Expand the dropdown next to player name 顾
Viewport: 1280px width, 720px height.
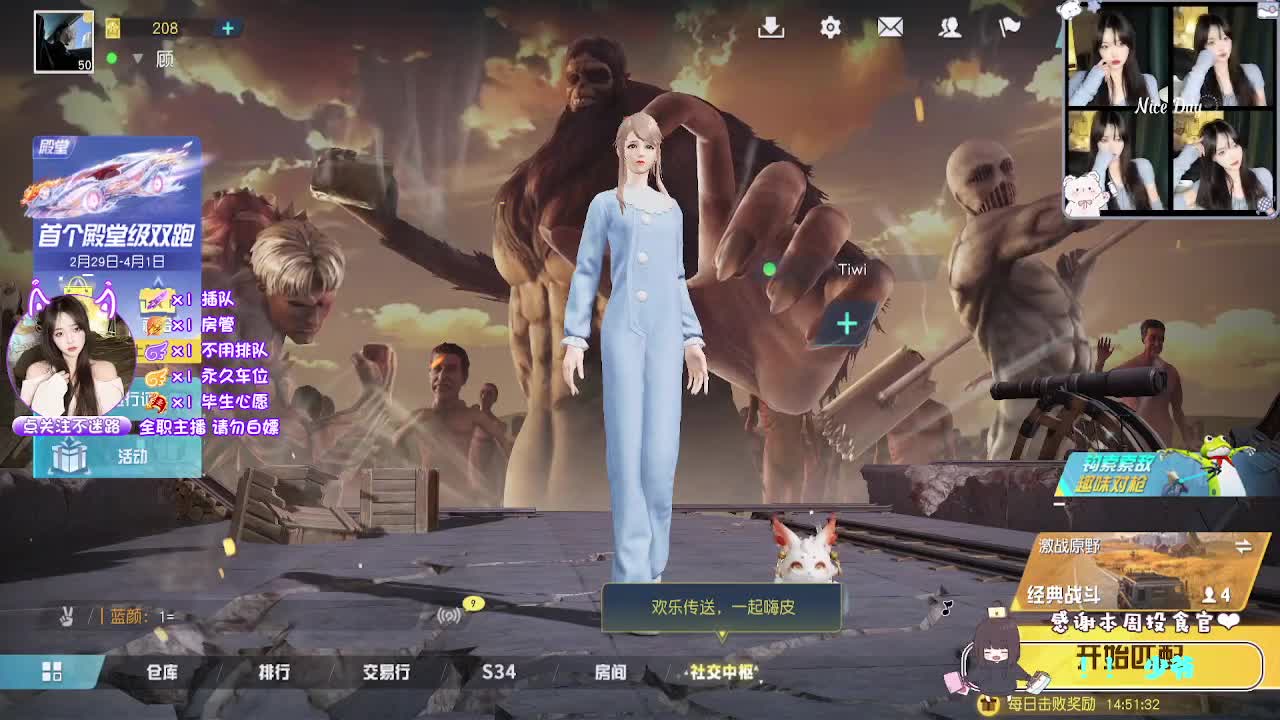coord(136,58)
